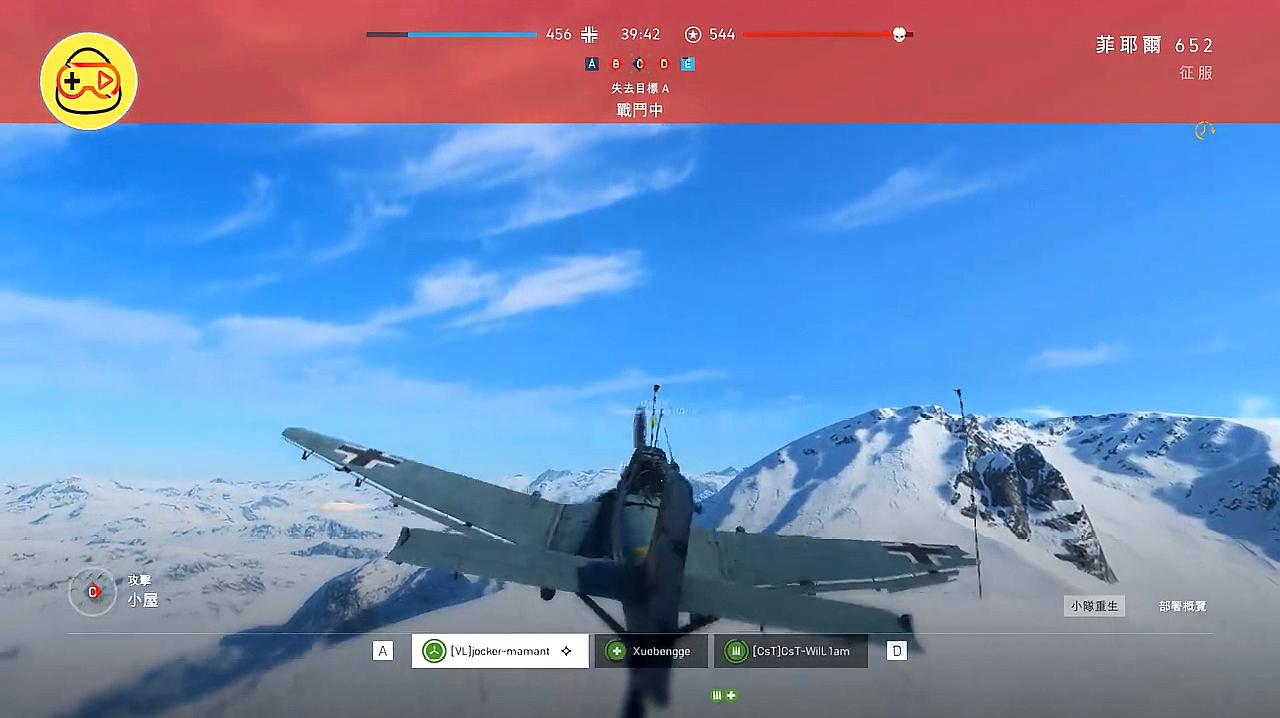Select squadmate [VL]jocker-mamant to spawn on
Image resolution: width=1280 pixels, height=718 pixels.
pyautogui.click(x=499, y=651)
